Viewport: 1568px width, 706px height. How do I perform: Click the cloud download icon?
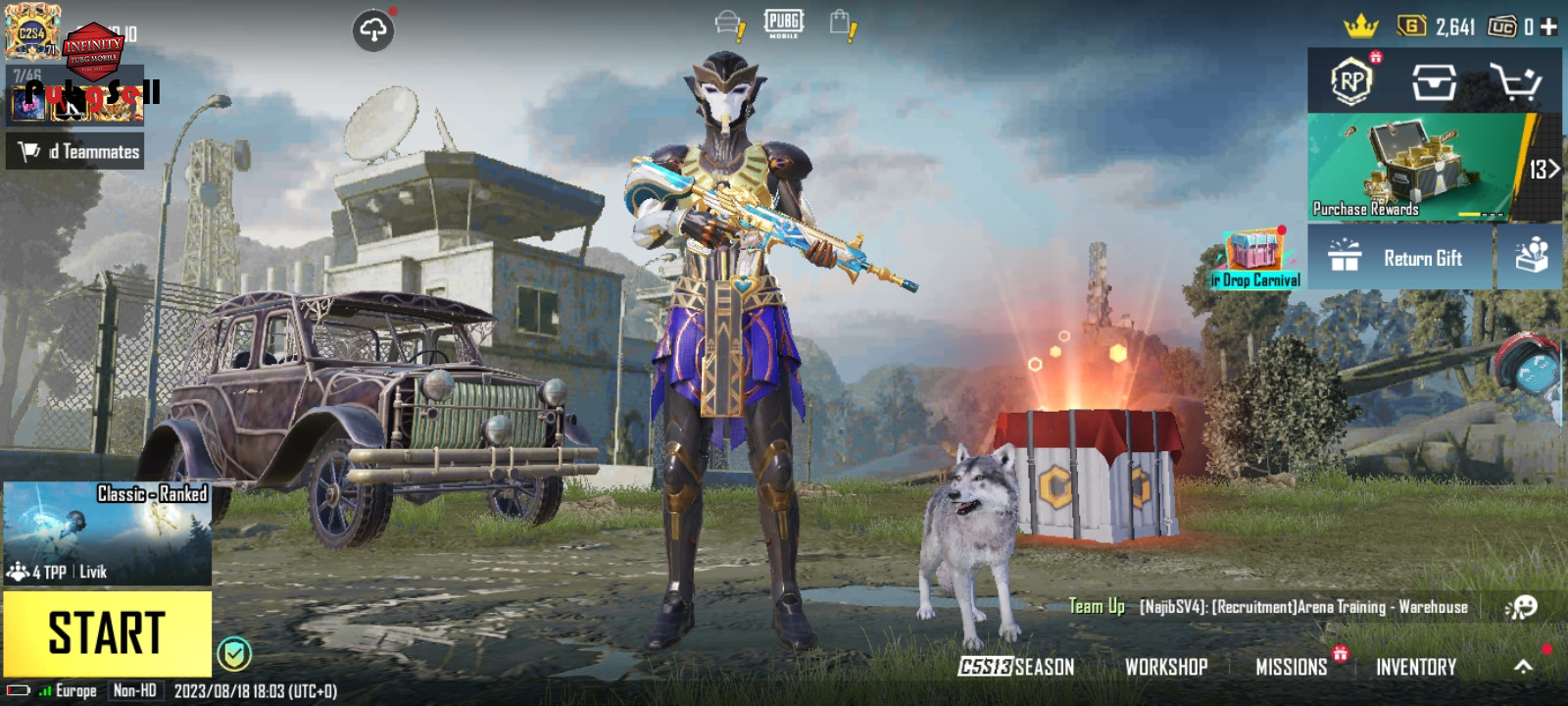373,30
